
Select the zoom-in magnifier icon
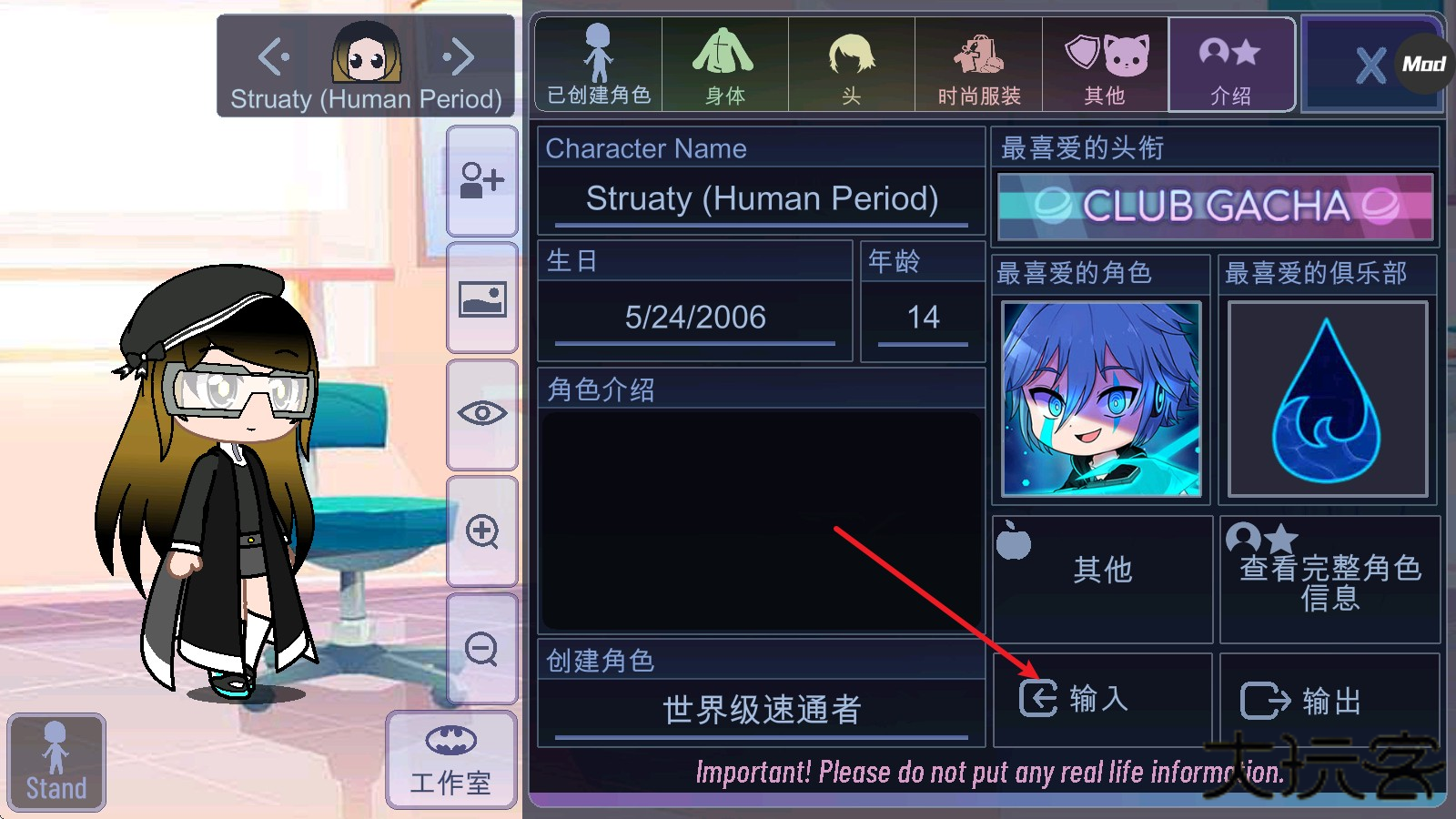coord(481,532)
